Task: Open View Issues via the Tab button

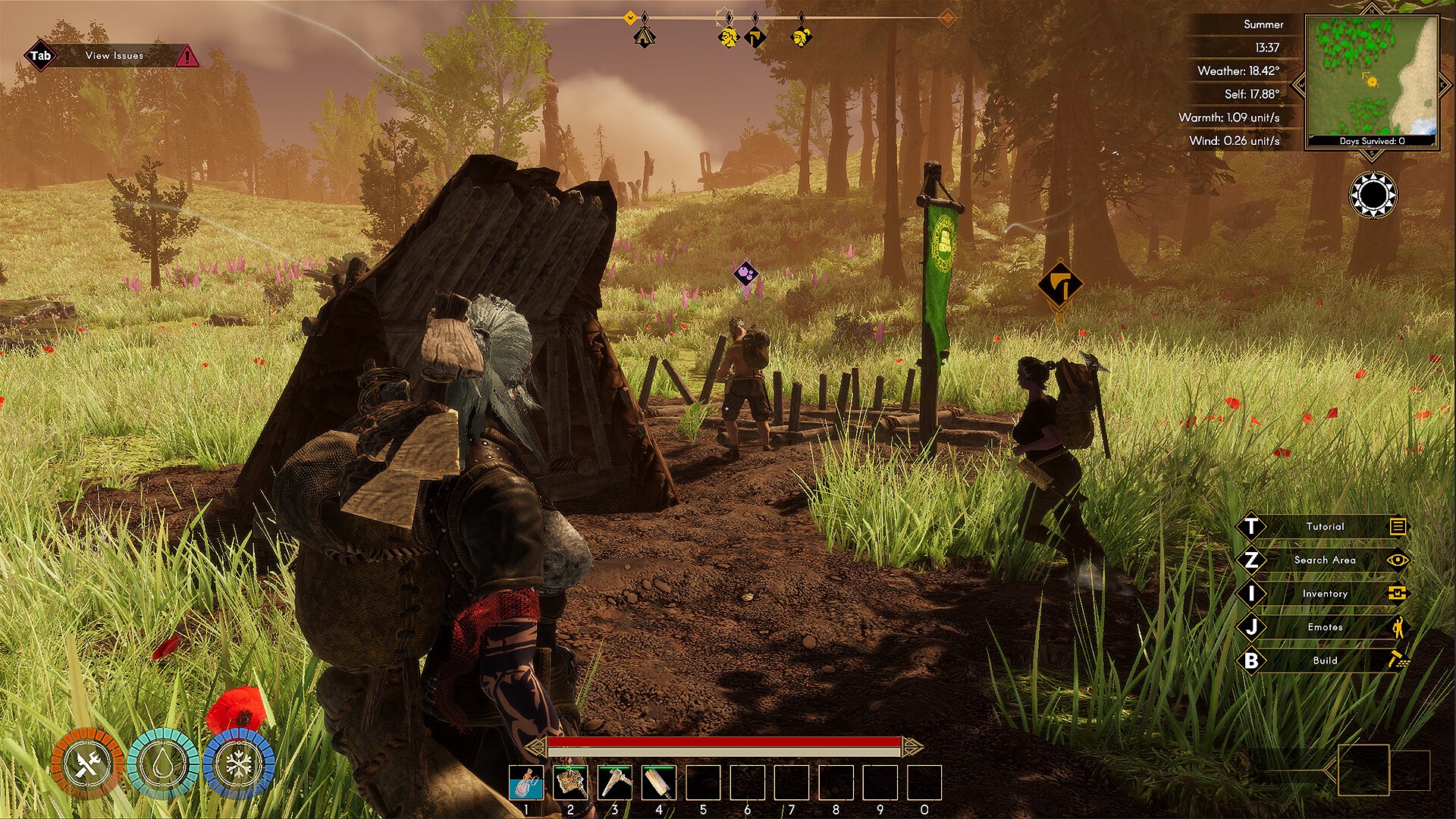Action: coord(40,55)
